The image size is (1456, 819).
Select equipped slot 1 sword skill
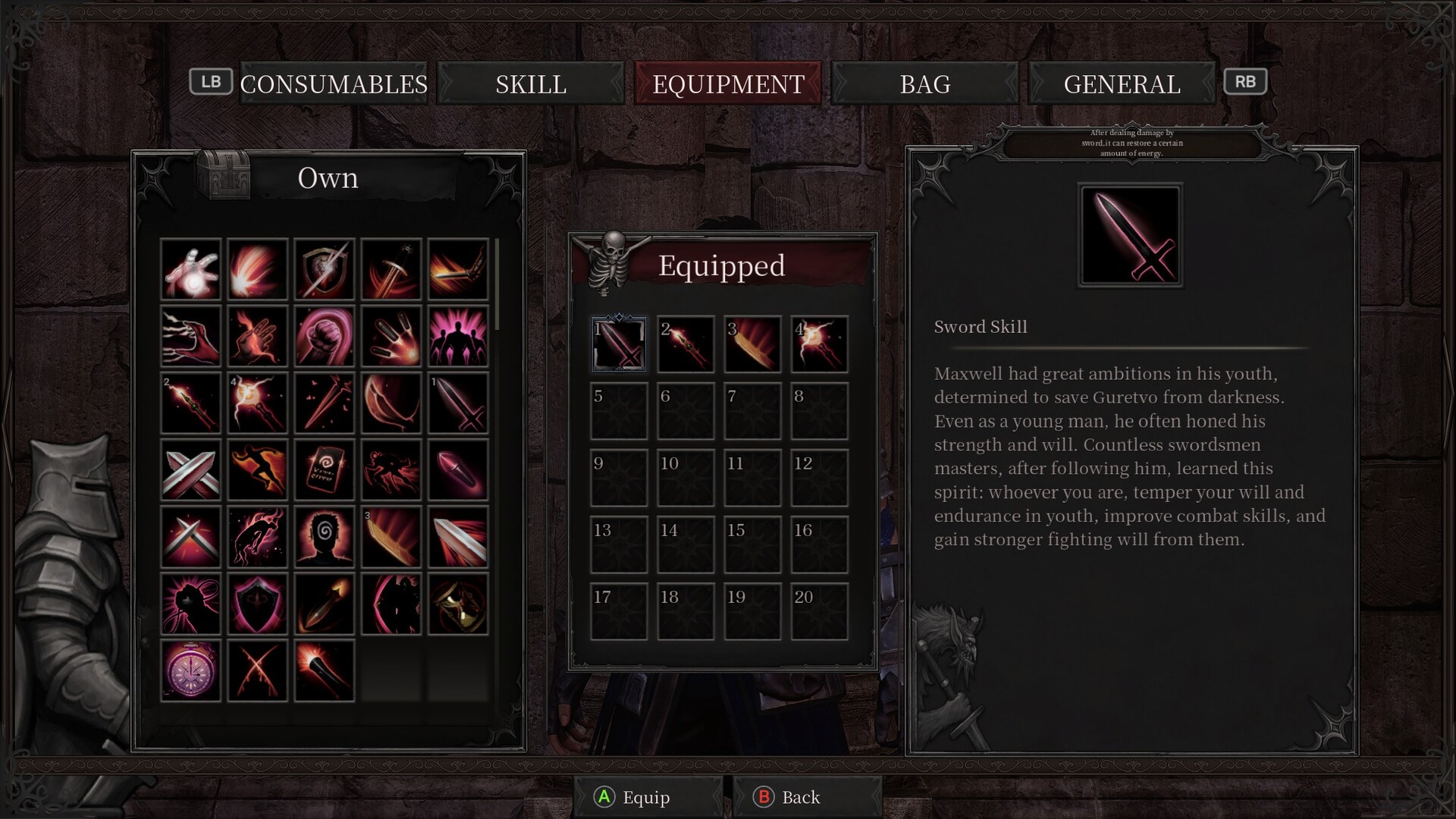tap(619, 344)
